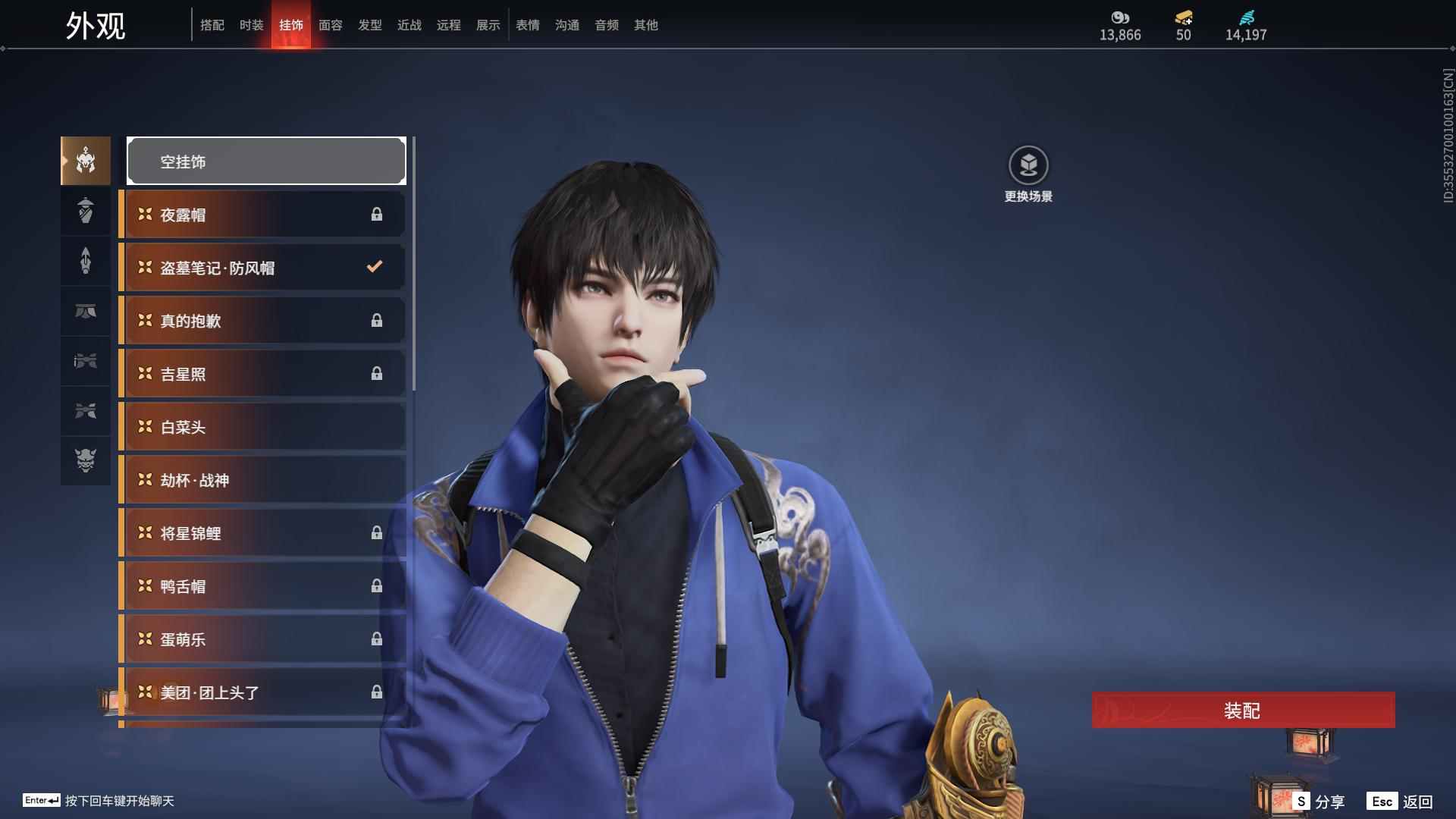This screenshot has width=1456, height=819.
Task: Switch to the 面容 tab
Action: click(x=330, y=25)
